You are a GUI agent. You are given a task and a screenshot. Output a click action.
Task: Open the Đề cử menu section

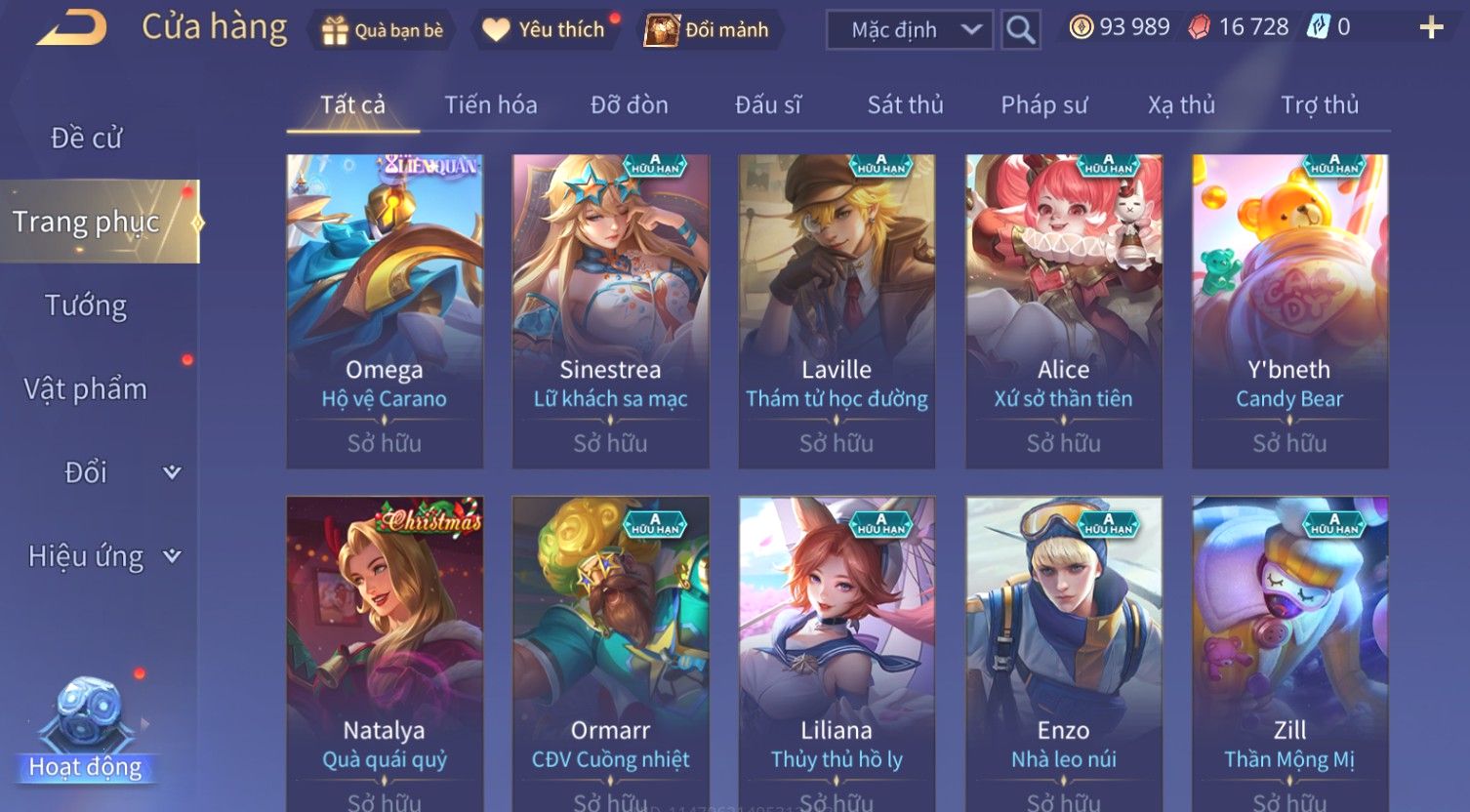tap(86, 139)
